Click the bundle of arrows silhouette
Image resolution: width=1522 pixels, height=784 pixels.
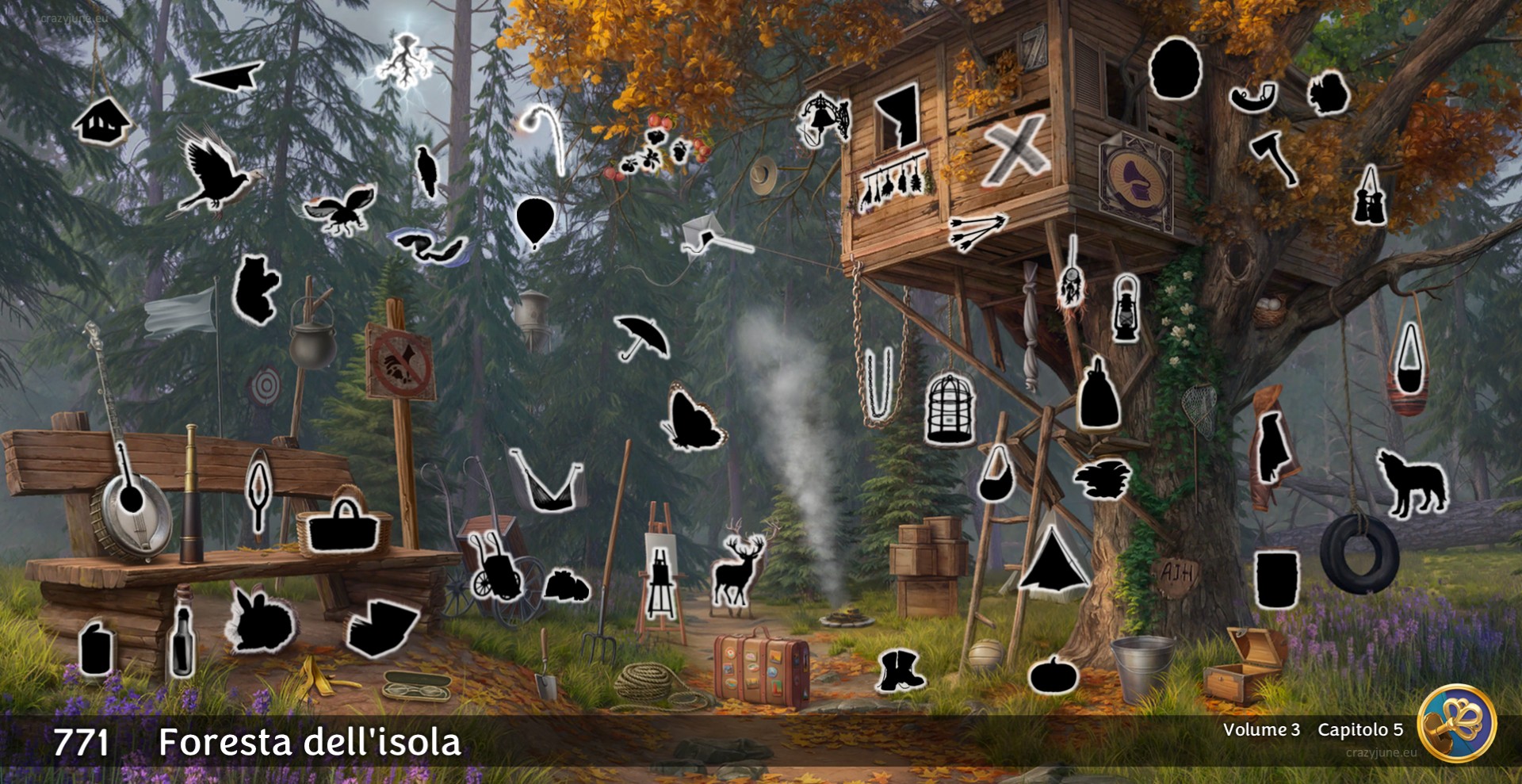click(x=977, y=228)
